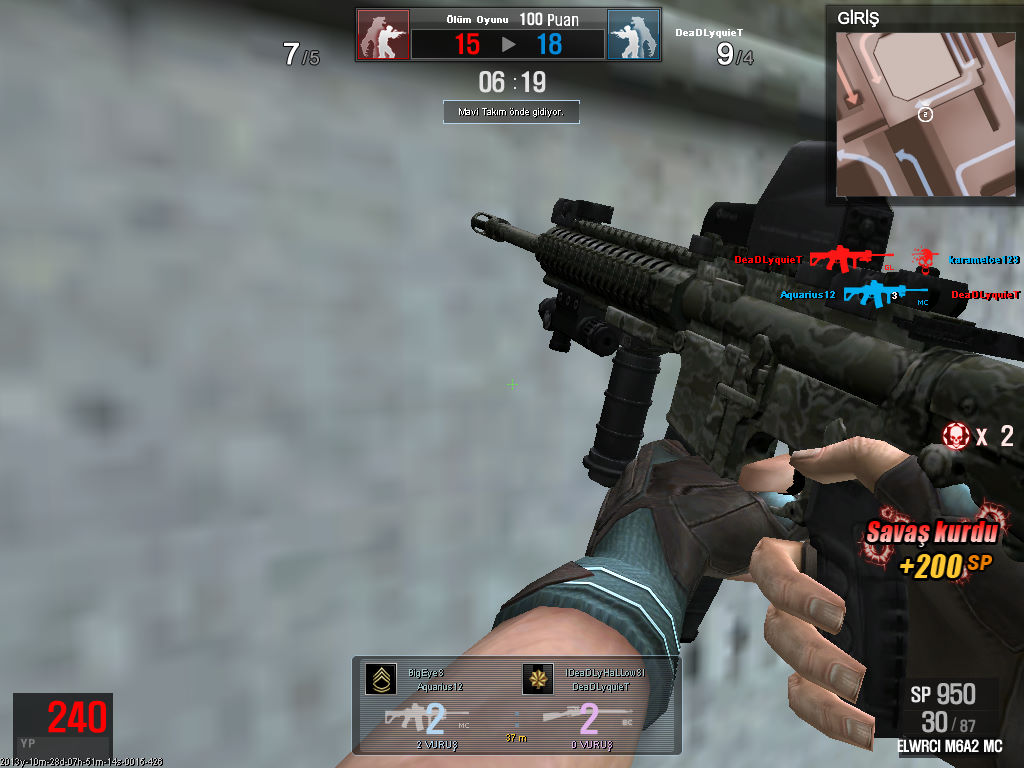Image resolution: width=1024 pixels, height=768 pixels.
Task: Select the red team emblem
Action: click(x=383, y=35)
